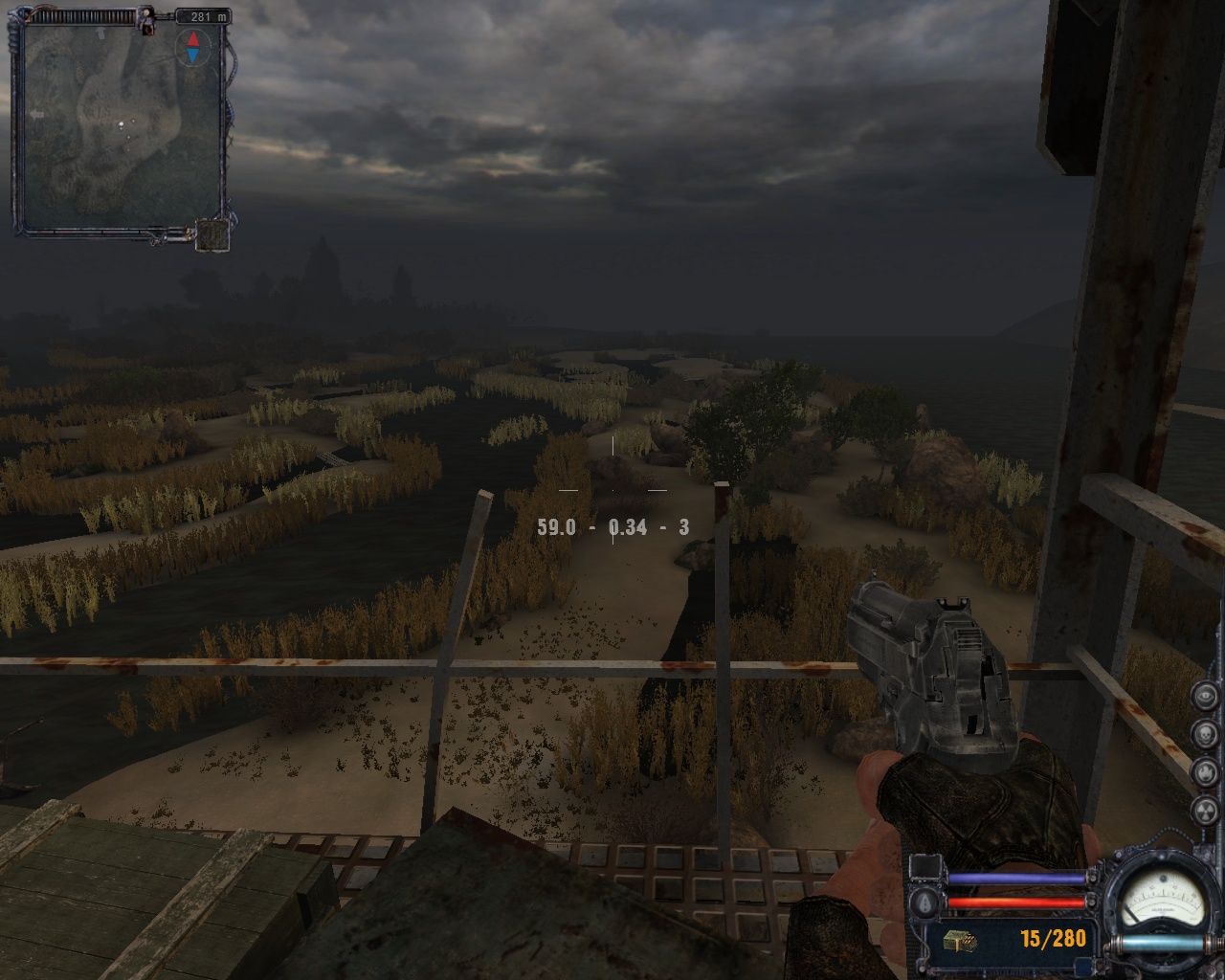Click the radiation trefoil indicator icon
Viewport: 1225px width, 980px height.
click(1206, 810)
